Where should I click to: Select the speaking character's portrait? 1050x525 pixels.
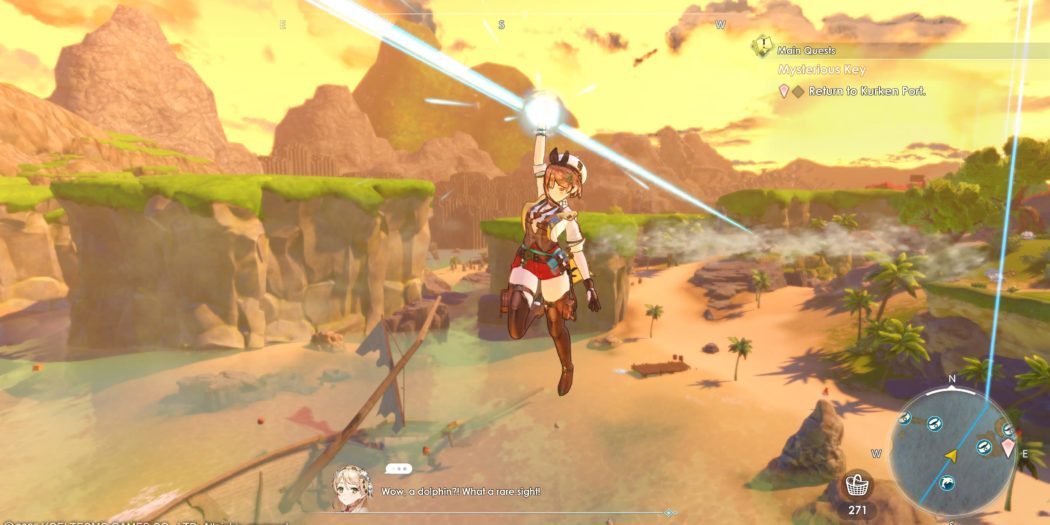click(x=353, y=487)
